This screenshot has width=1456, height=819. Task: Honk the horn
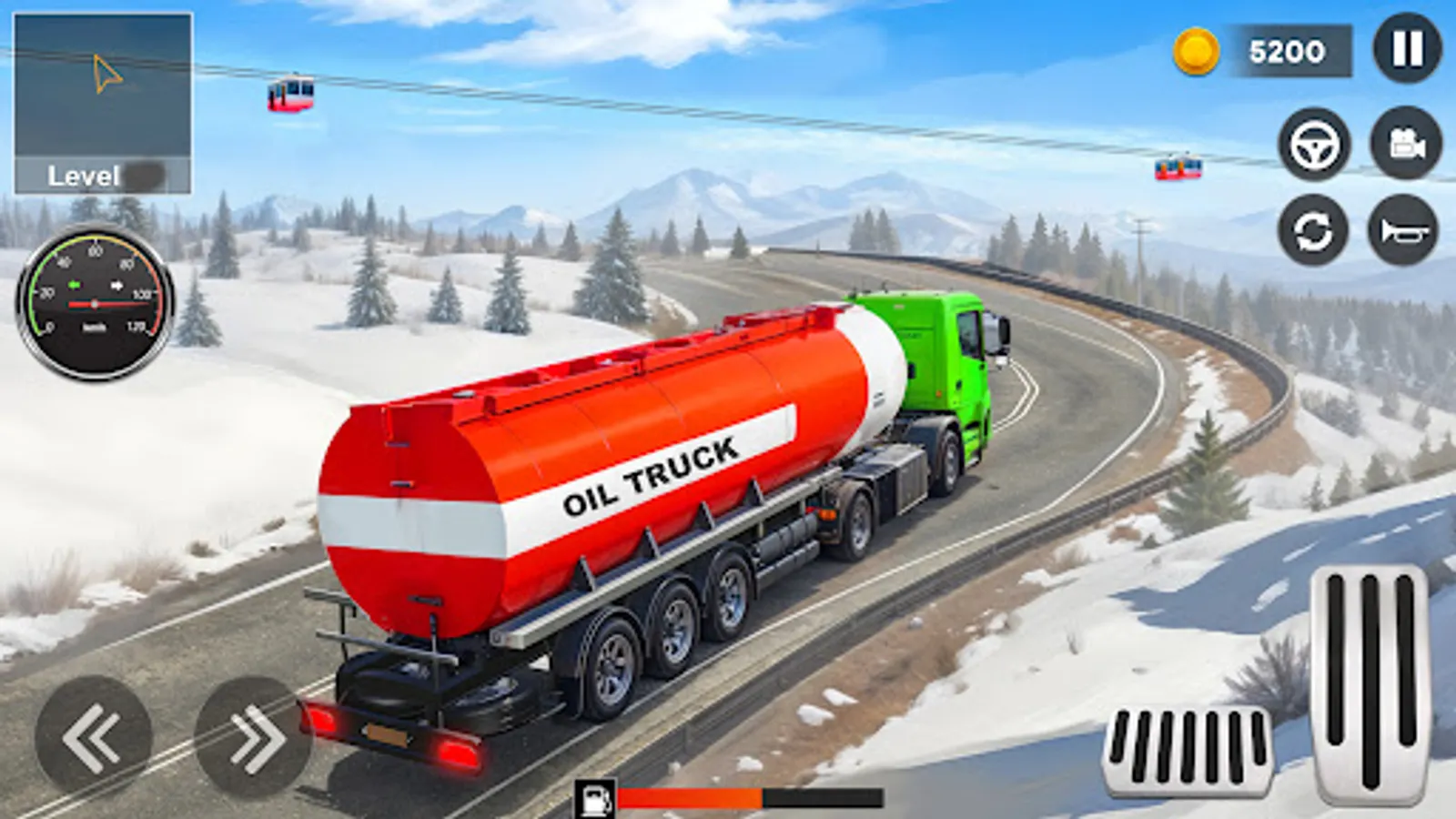[x=1402, y=229]
